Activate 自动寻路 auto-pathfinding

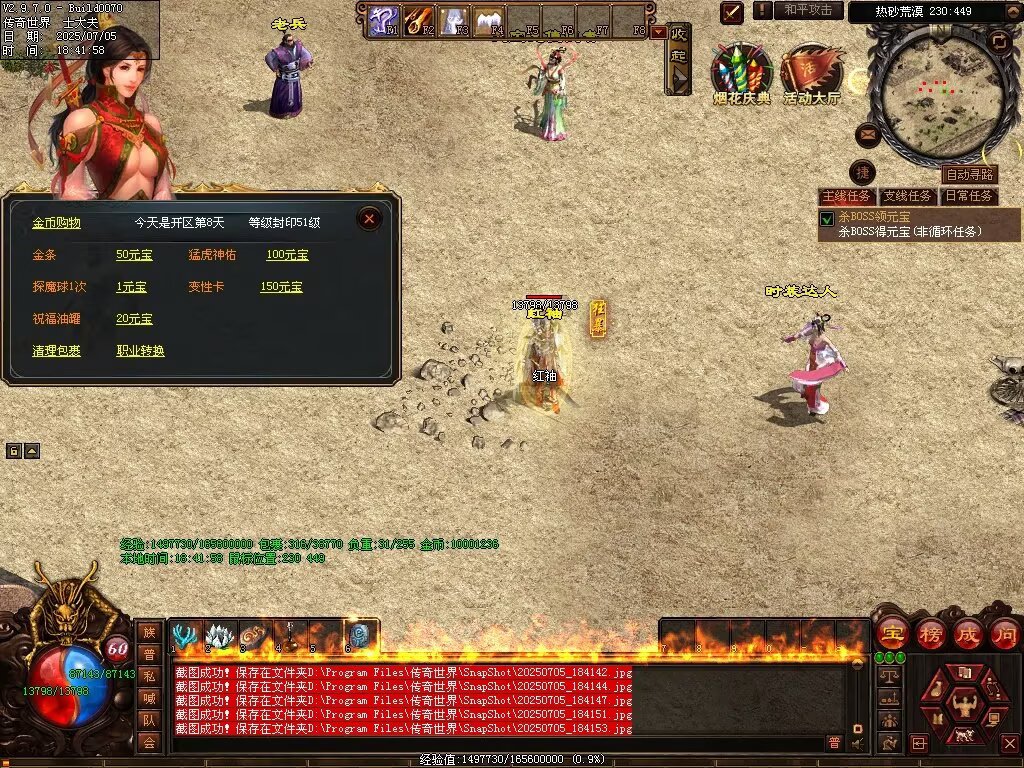click(x=970, y=176)
